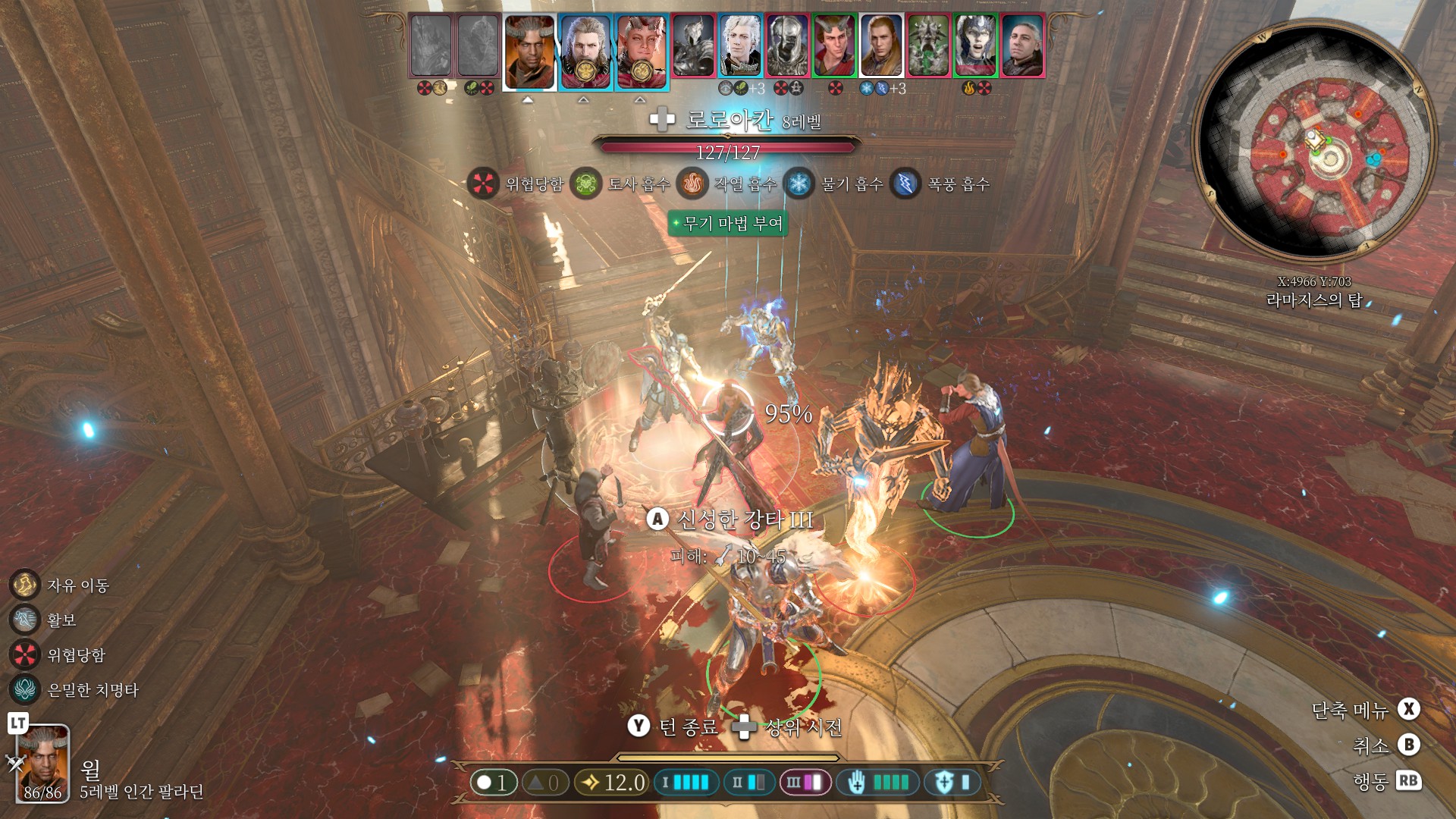The height and width of the screenshot is (819, 1456).
Task: Select the grey-haired man portrait ending the turn order
Action: click(1022, 45)
